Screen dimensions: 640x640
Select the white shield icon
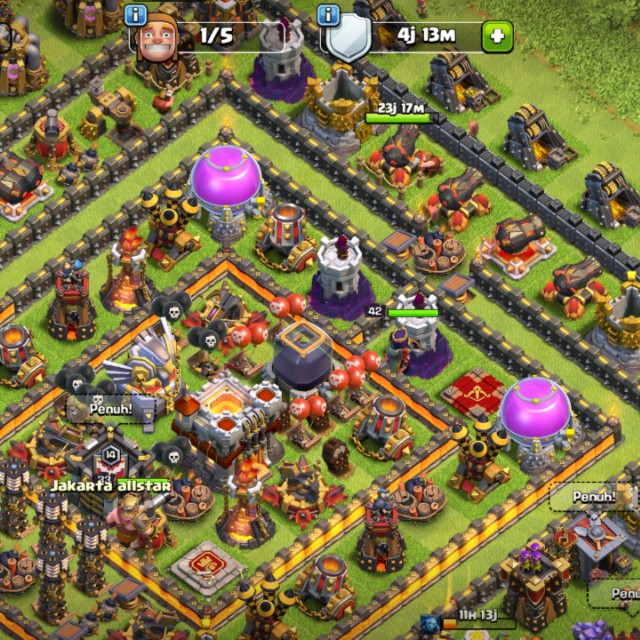click(x=350, y=39)
